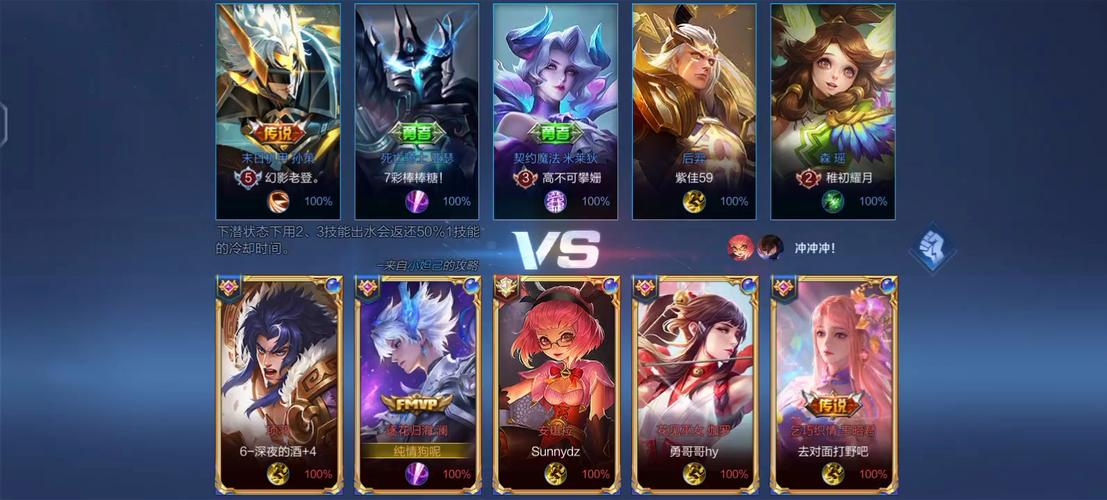The height and width of the screenshot is (500, 1107).
Task: Open the 6-深夜的酒+4 player card
Action: tap(278, 385)
